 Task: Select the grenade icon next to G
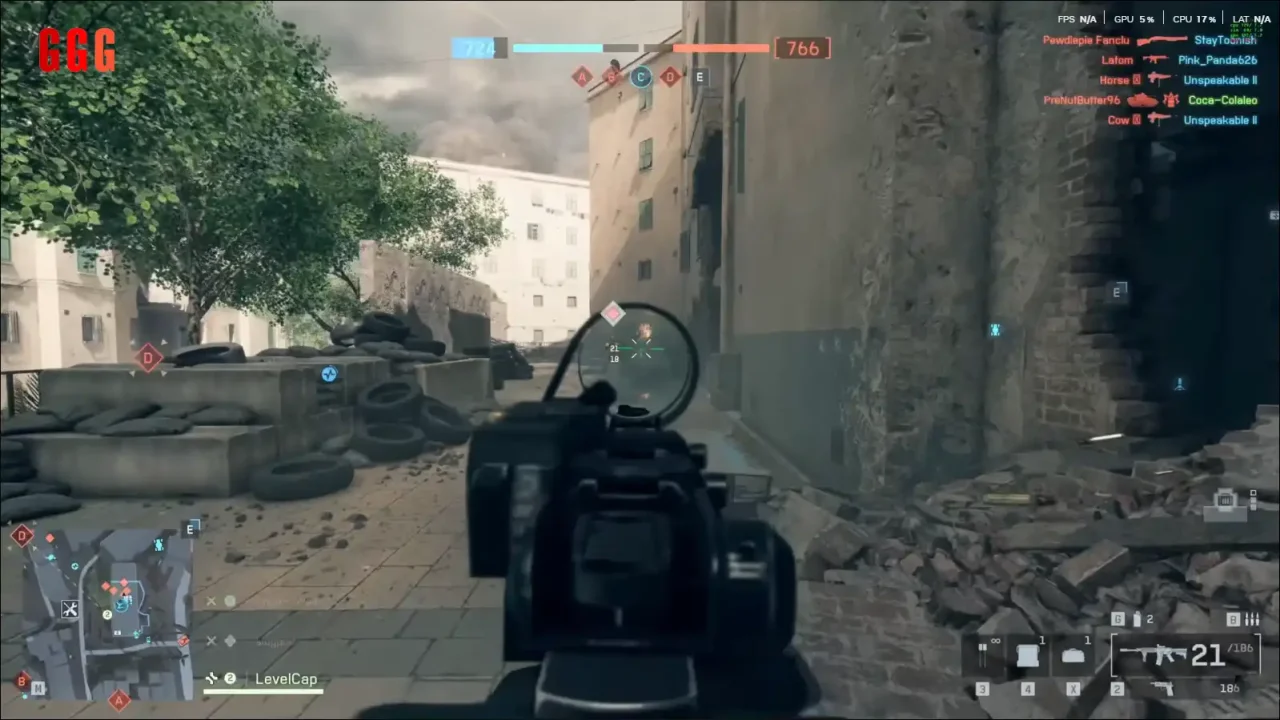(x=1137, y=620)
